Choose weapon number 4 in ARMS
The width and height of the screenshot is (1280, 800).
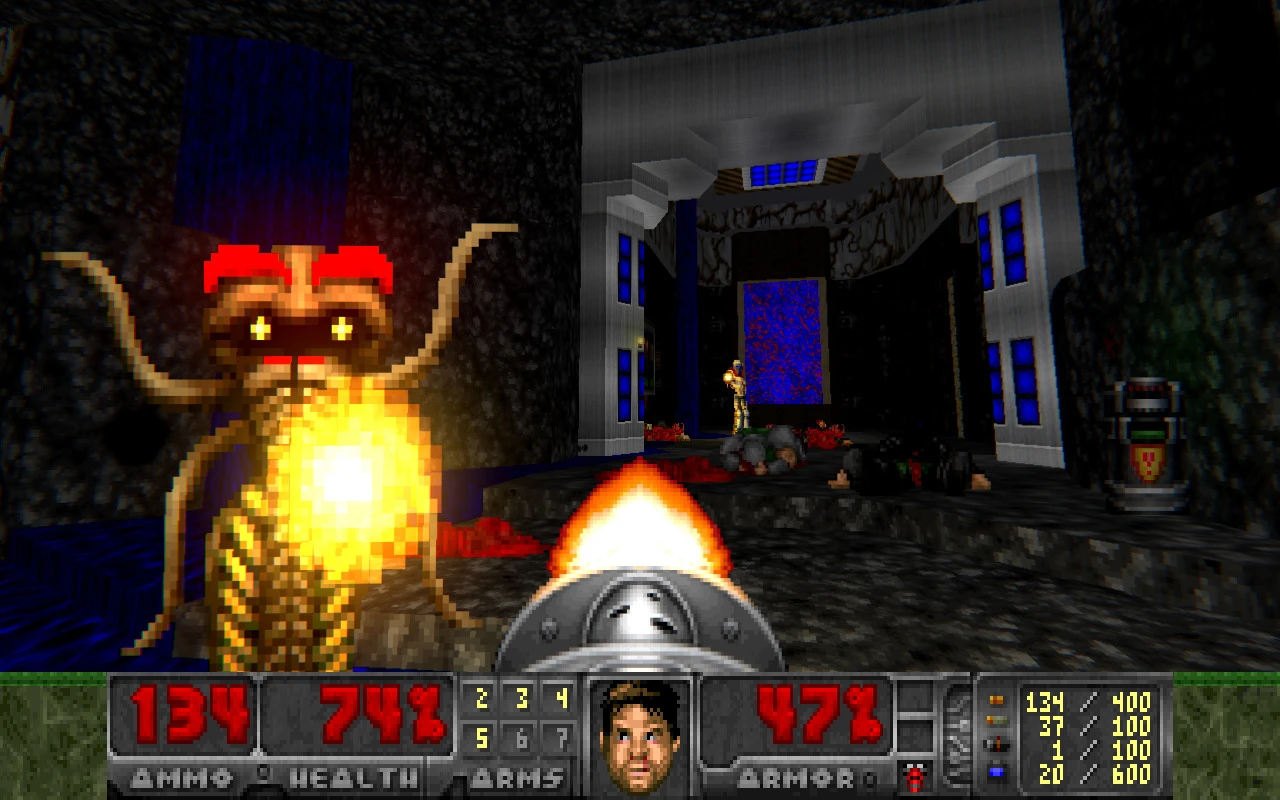point(560,699)
